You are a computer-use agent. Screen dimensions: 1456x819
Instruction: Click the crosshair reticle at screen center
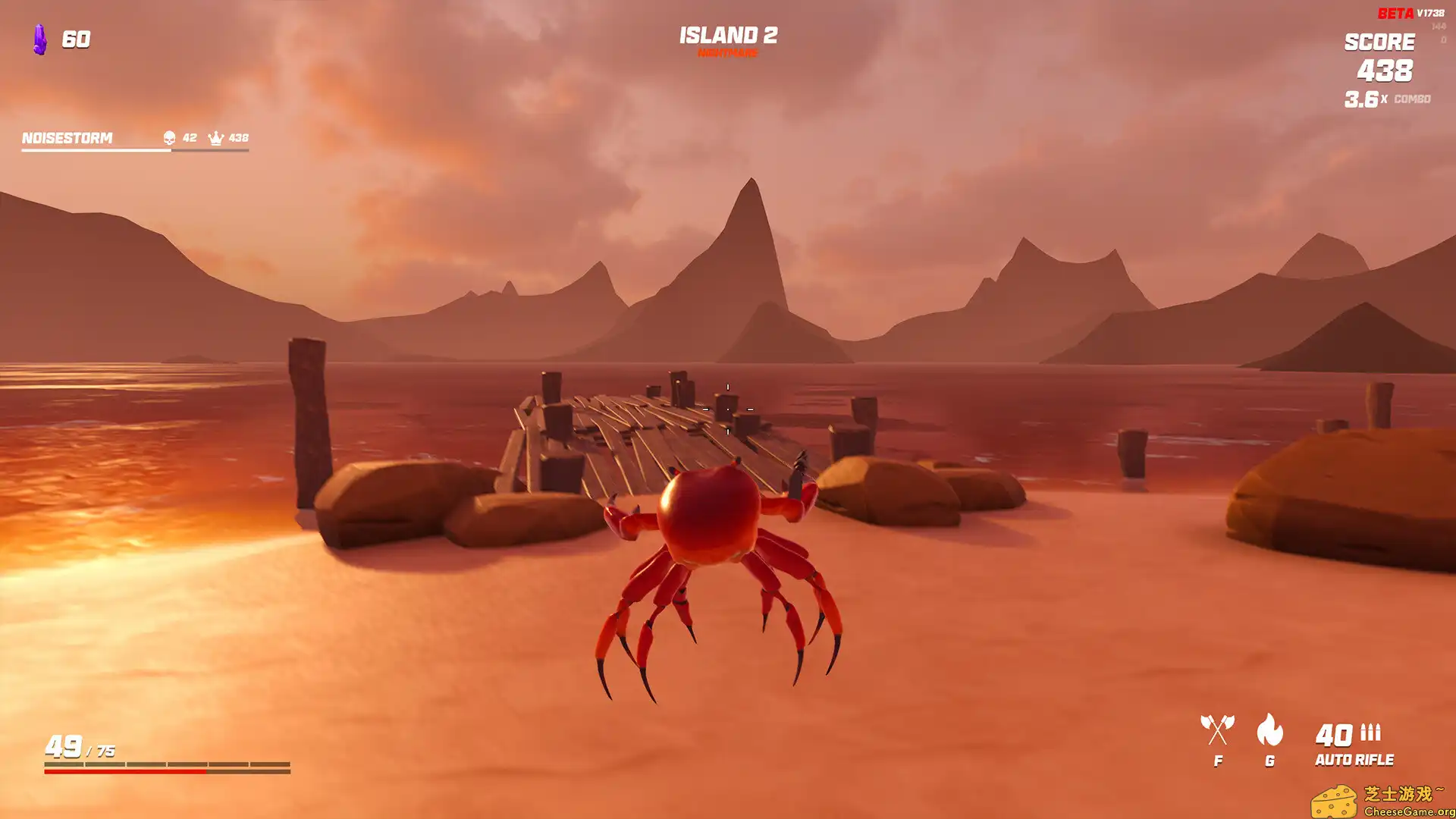(x=726, y=409)
